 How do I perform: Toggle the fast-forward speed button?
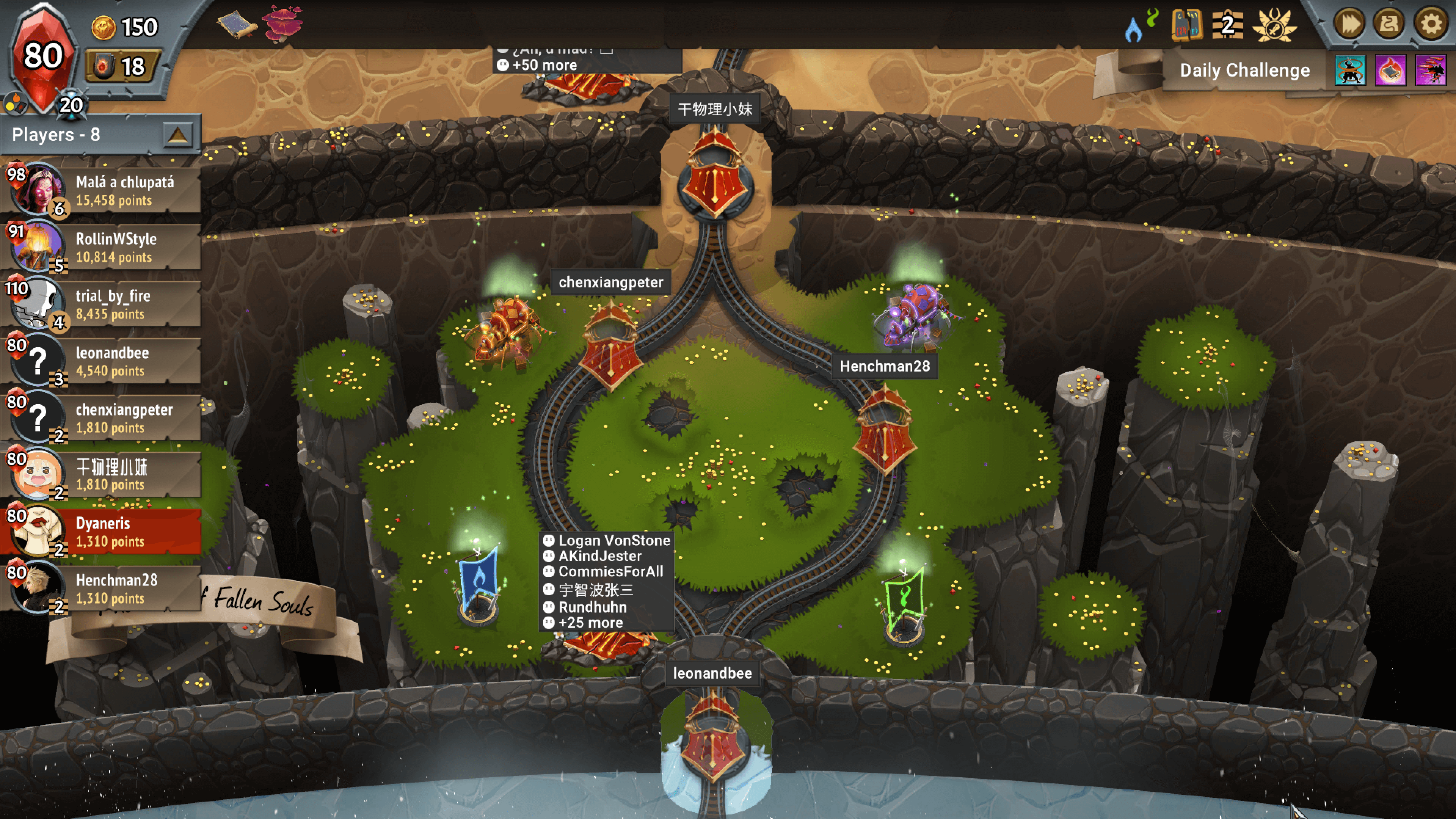1349,24
